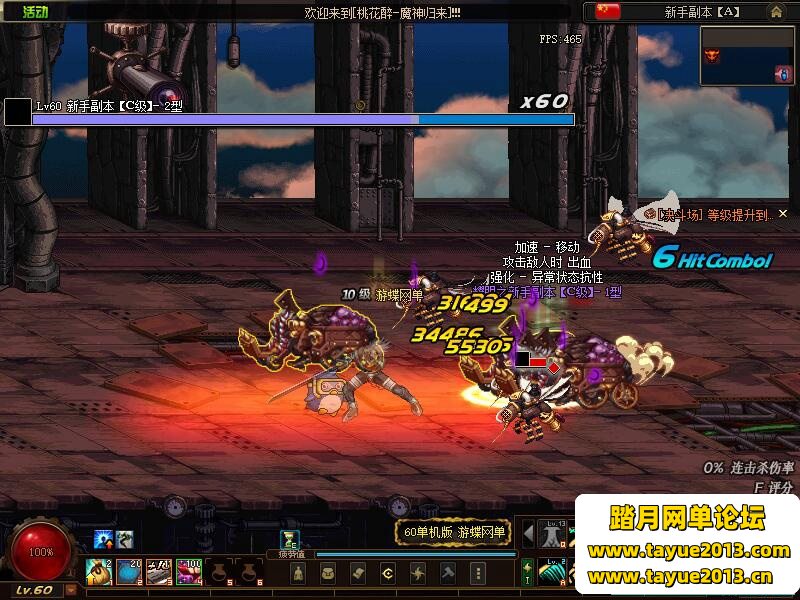This screenshot has width=800, height=600.
Task: Open the www.tayue2013.com forum link
Action: (x=688, y=550)
